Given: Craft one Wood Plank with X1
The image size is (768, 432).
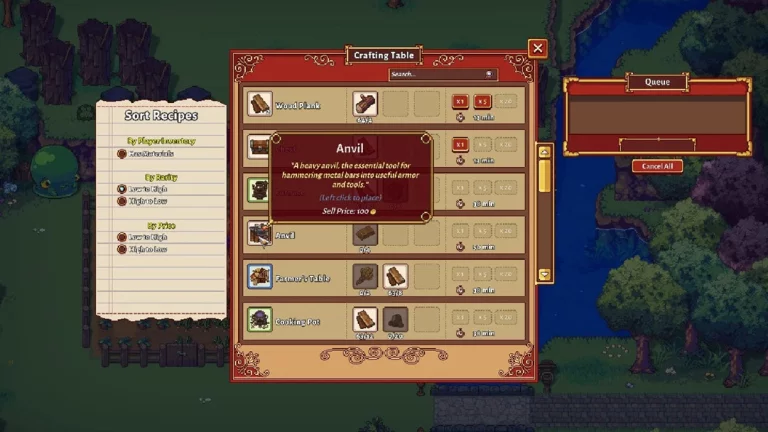Looking at the screenshot, I should point(461,101).
